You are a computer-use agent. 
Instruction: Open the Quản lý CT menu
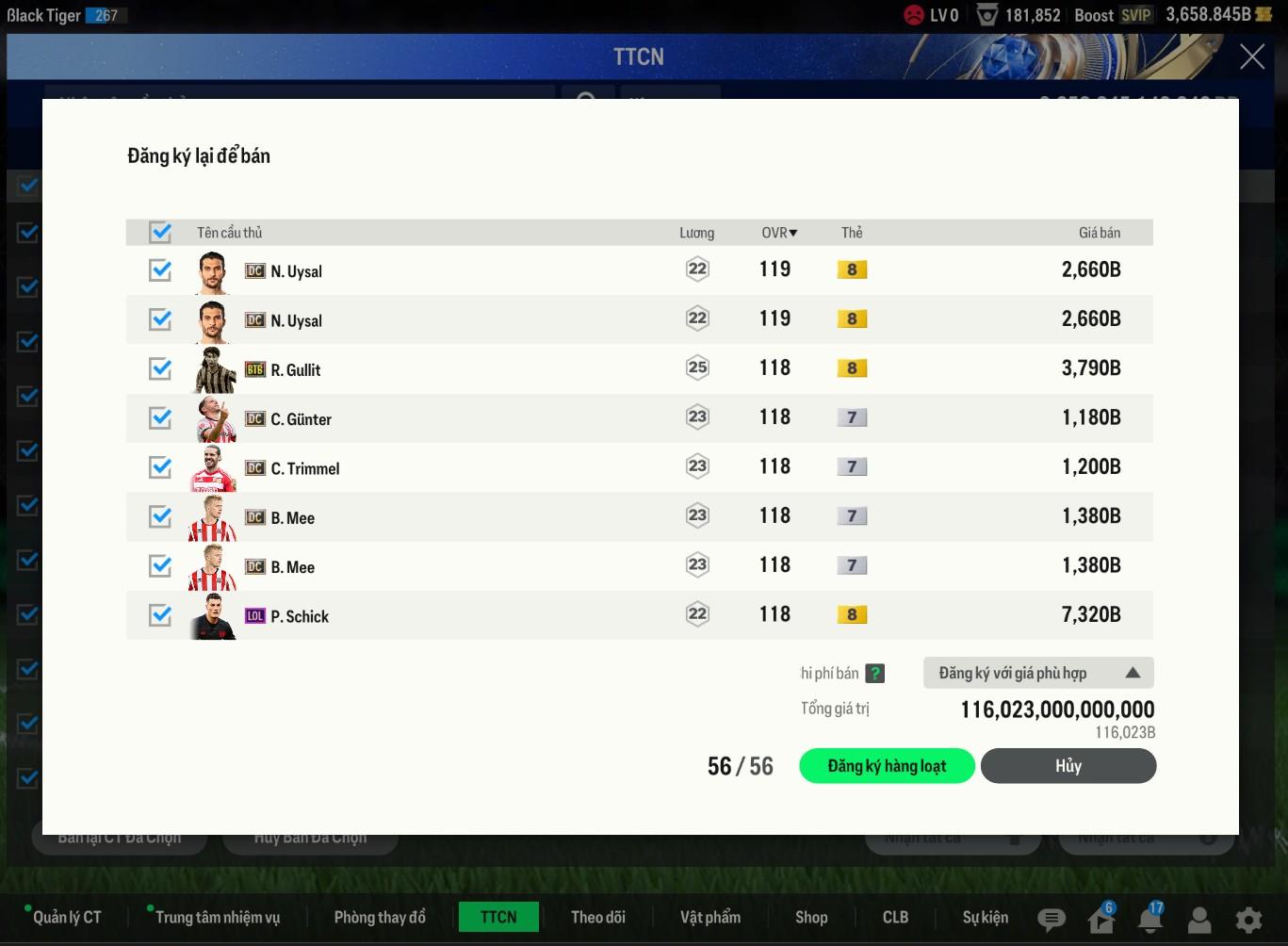(x=67, y=917)
